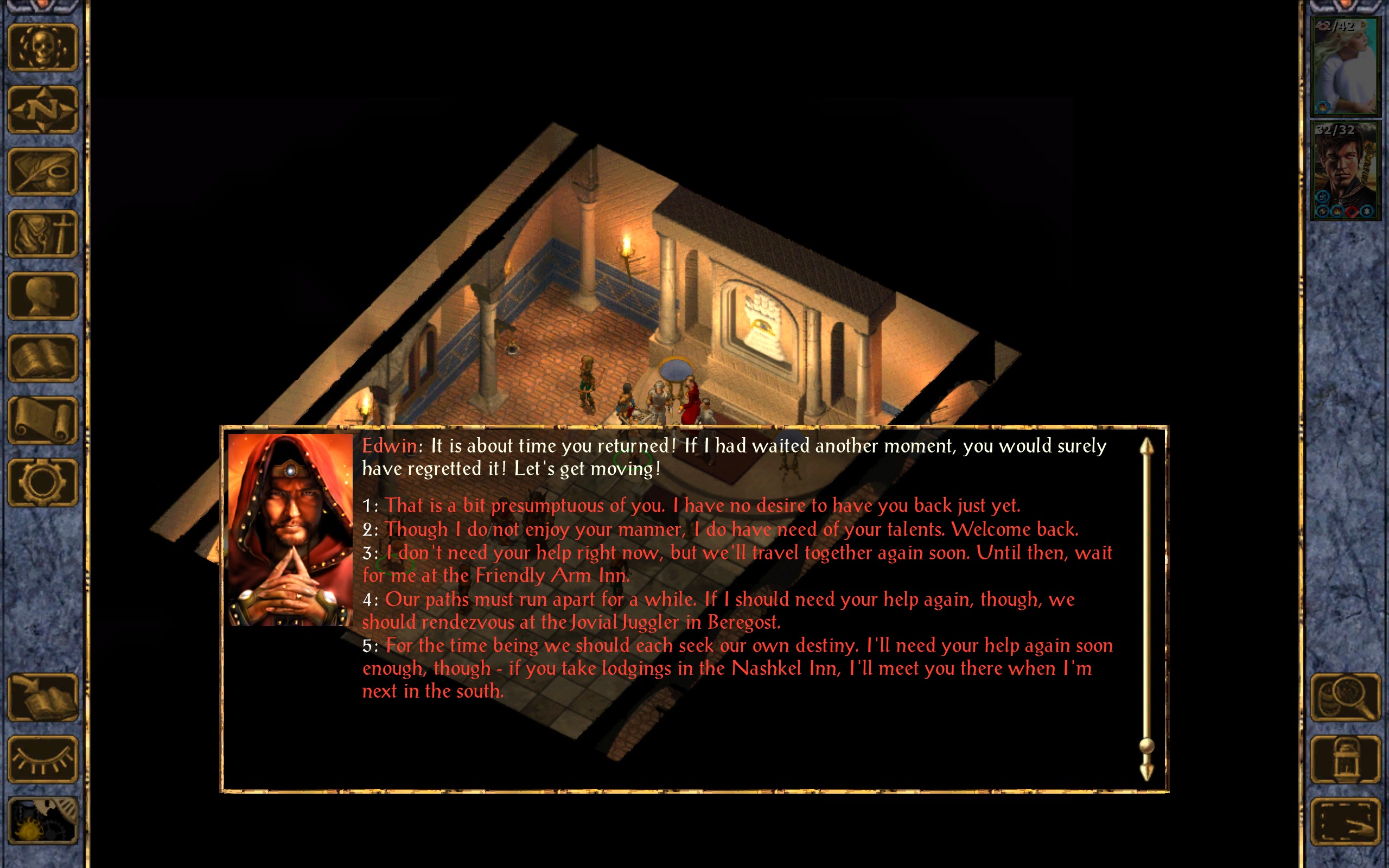Click the skull return-to-game button

click(42, 48)
